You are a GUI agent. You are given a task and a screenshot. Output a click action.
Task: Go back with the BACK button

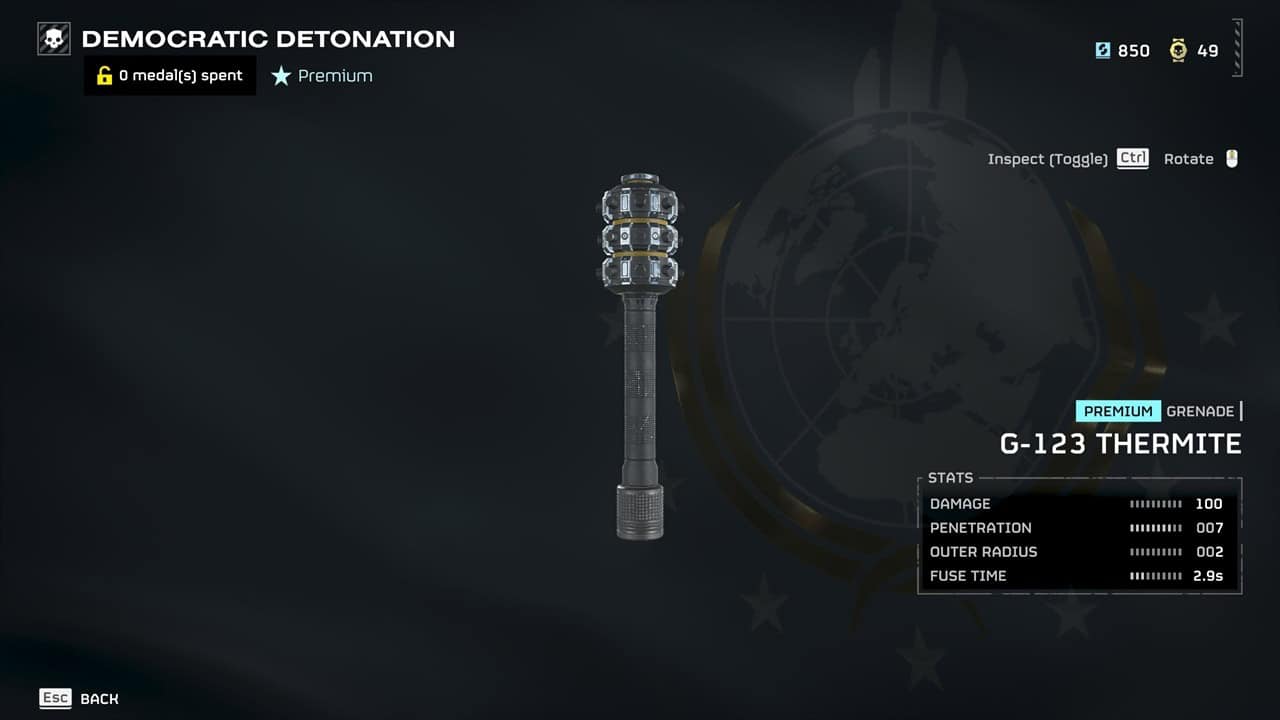[x=98, y=698]
